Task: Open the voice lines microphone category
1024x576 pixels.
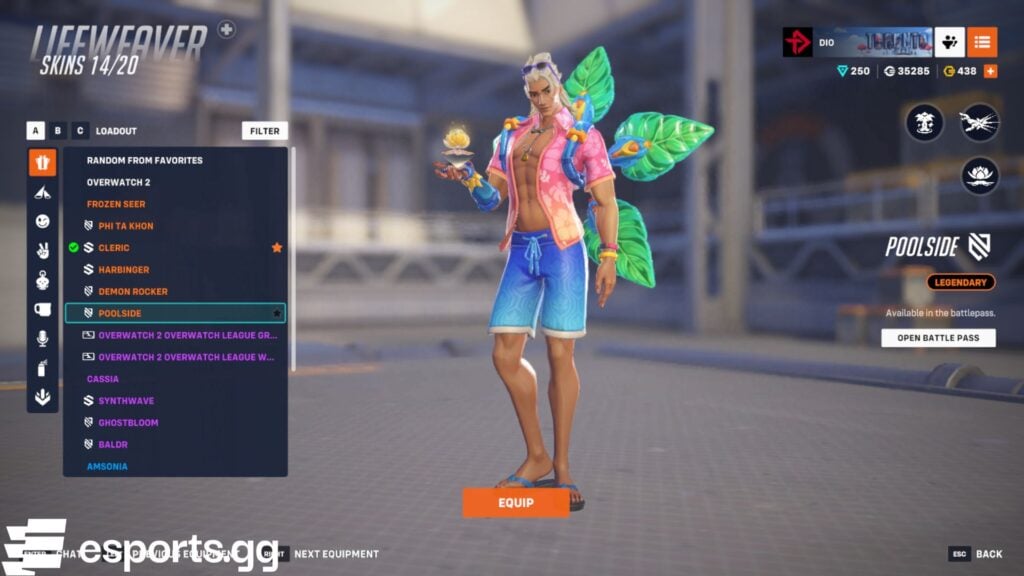Action: click(x=42, y=339)
